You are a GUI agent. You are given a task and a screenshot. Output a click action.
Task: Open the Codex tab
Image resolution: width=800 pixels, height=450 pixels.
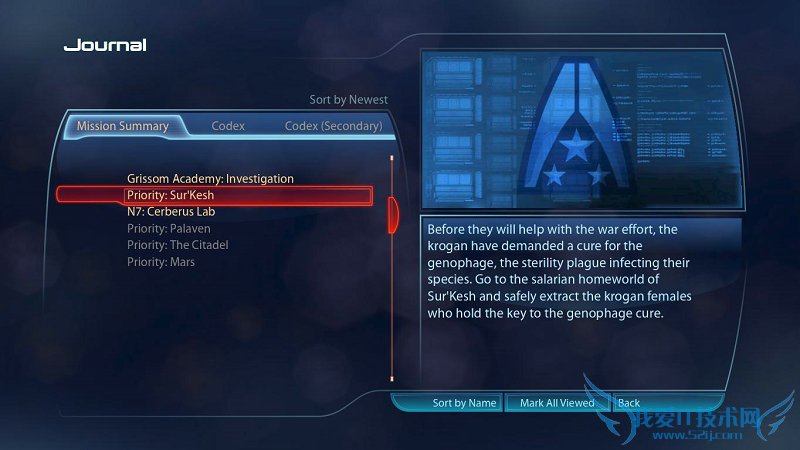tap(228, 127)
